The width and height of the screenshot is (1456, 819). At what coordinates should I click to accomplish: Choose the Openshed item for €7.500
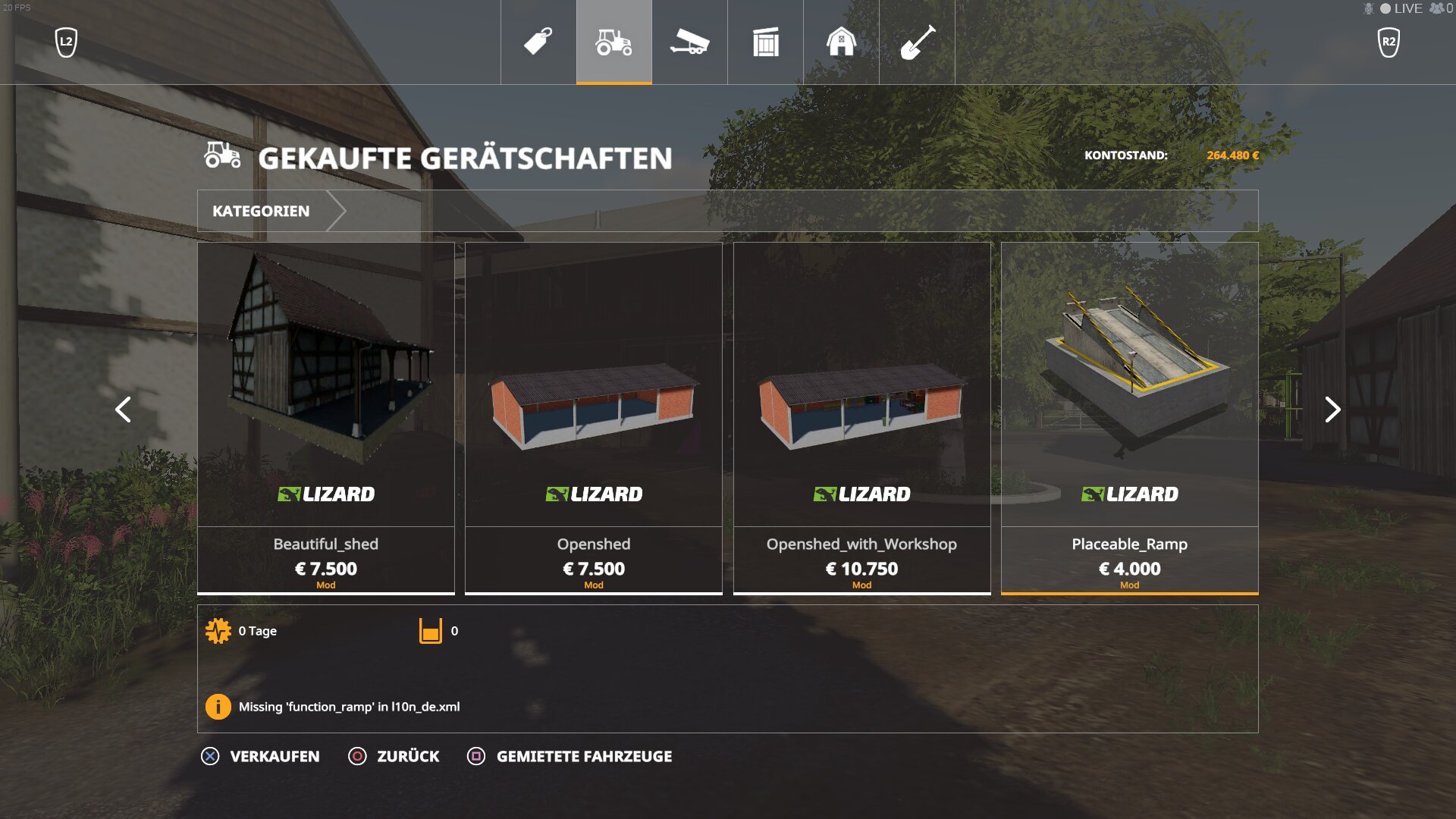click(x=594, y=417)
